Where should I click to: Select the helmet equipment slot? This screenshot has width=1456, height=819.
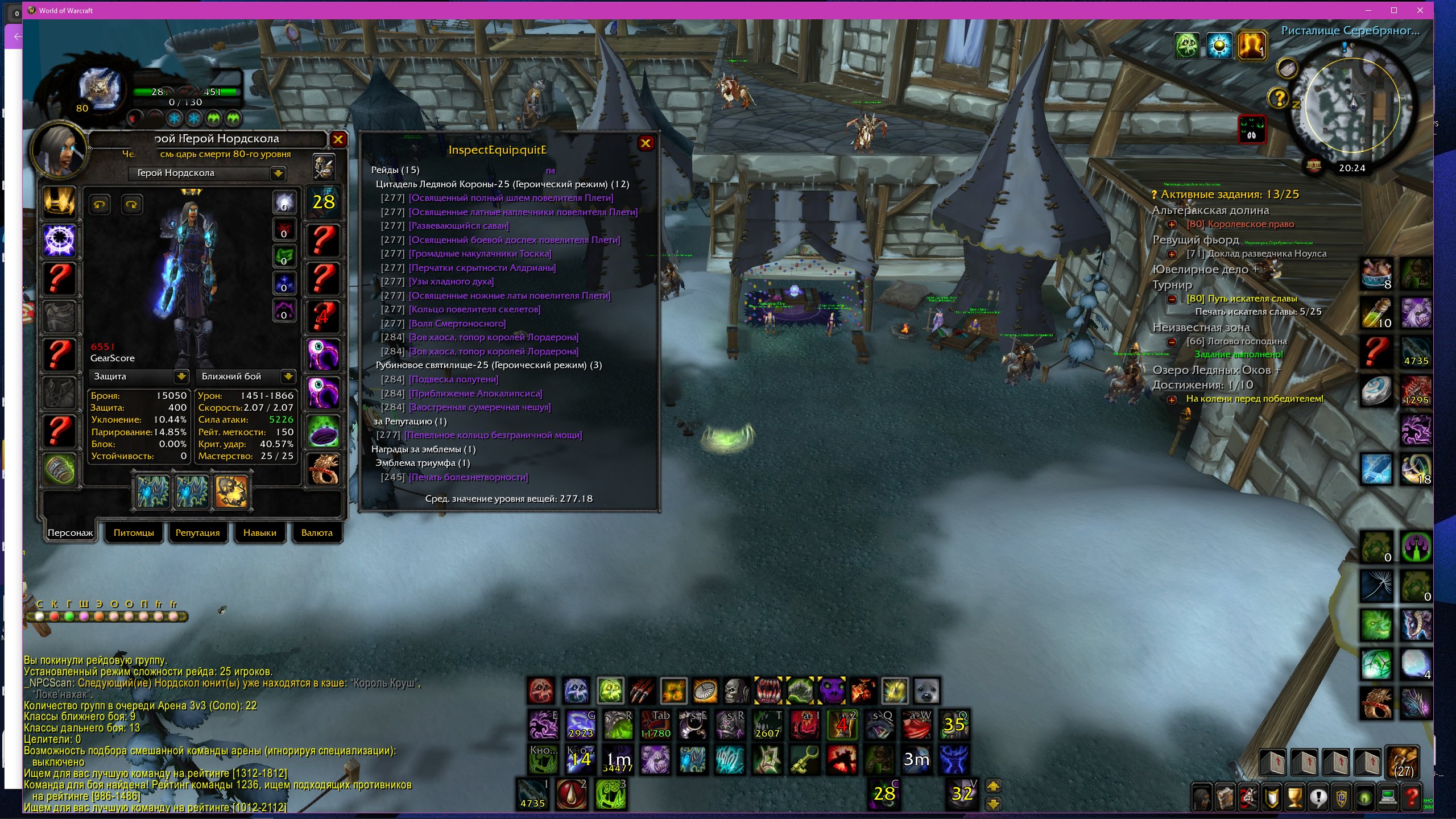(59, 202)
